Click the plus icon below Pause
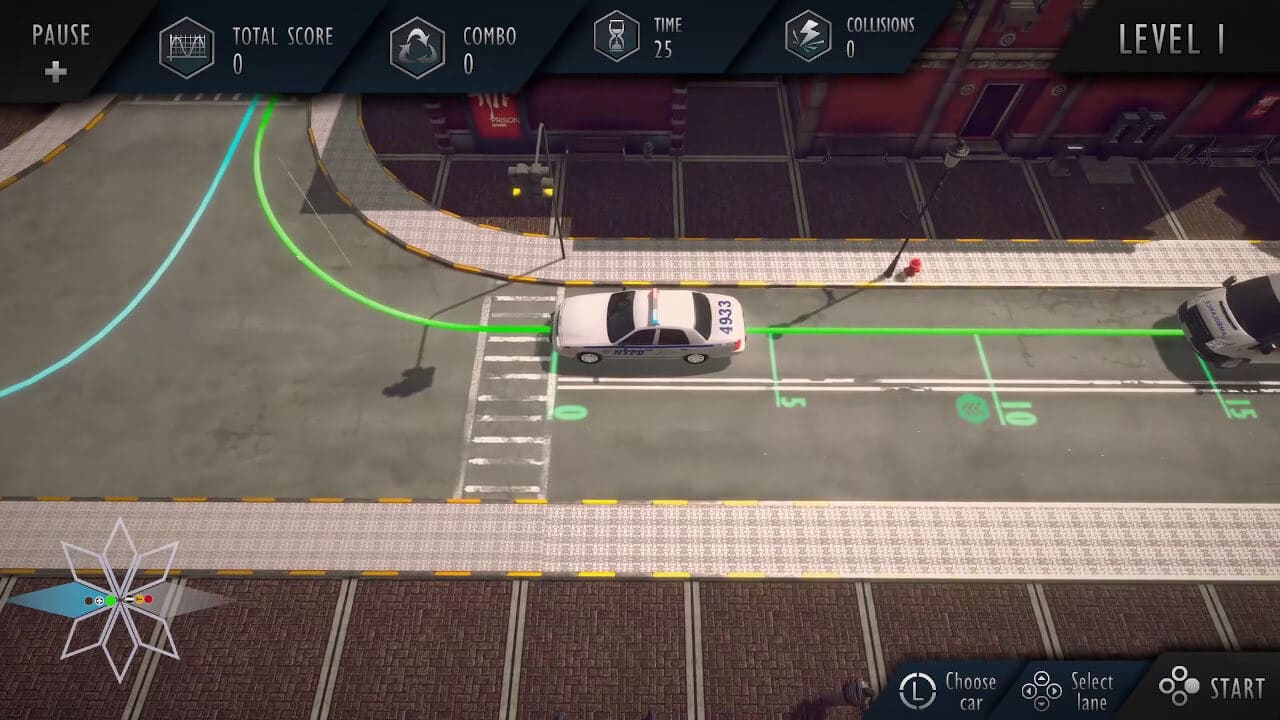Screen dimensions: 1280x720 pyautogui.click(x=57, y=72)
